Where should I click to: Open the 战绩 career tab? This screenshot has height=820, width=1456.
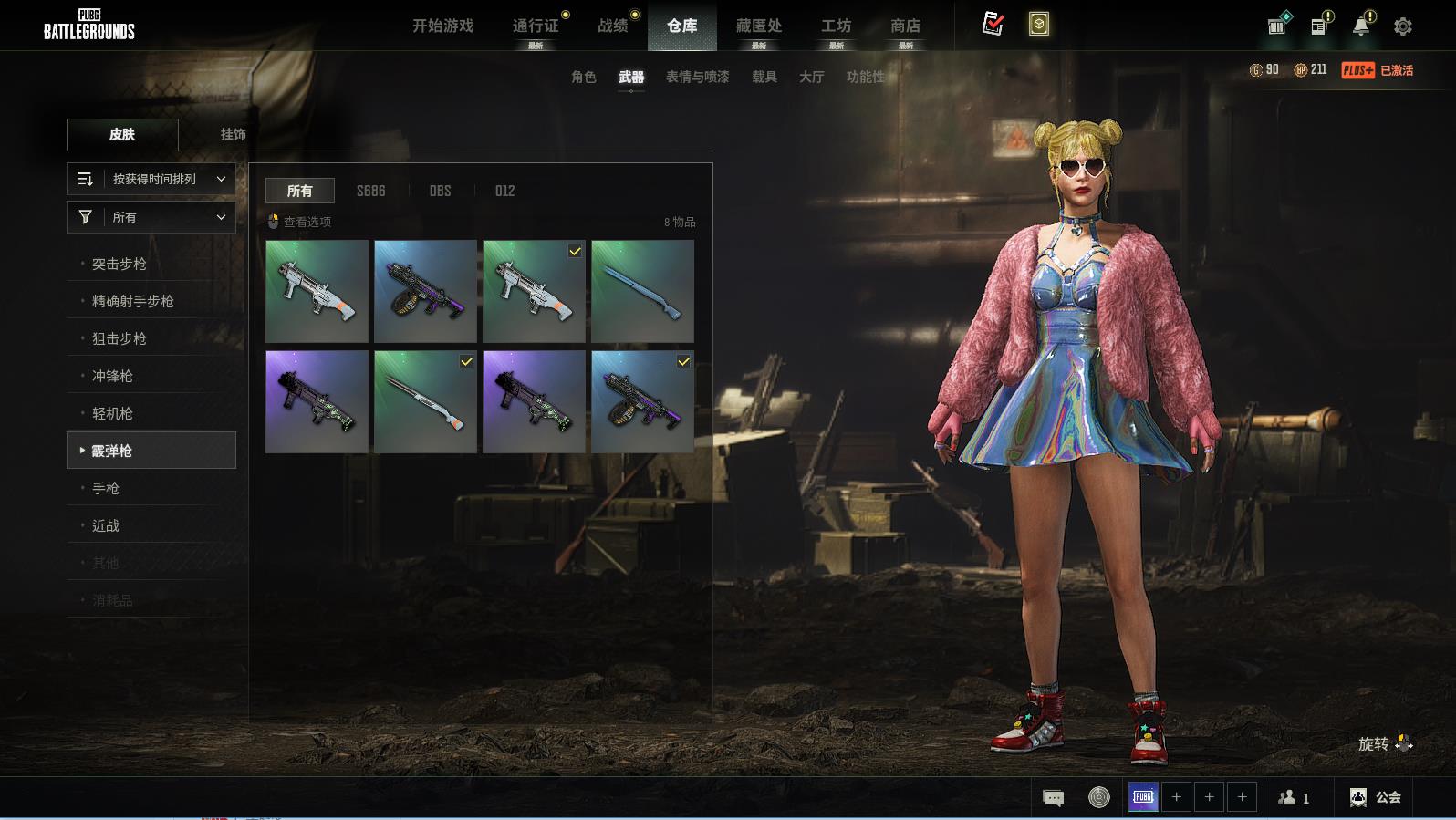coord(613,26)
